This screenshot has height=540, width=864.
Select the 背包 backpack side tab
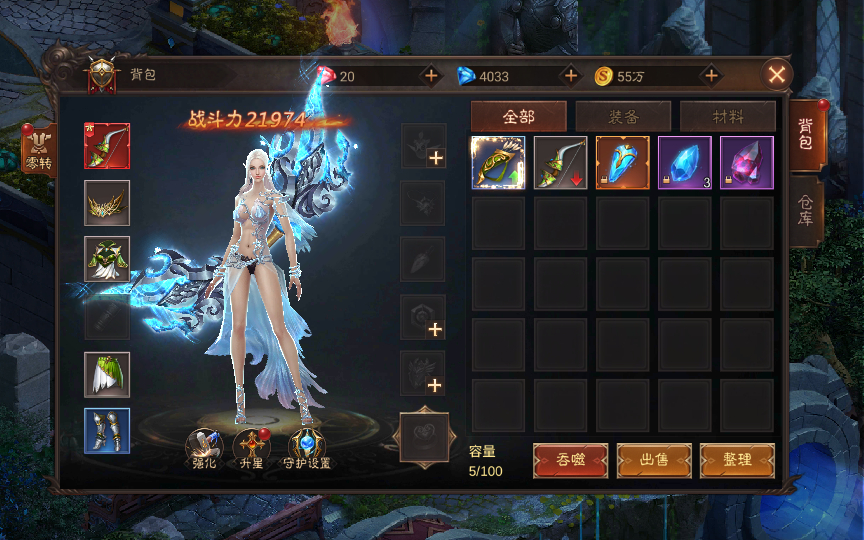(x=806, y=137)
